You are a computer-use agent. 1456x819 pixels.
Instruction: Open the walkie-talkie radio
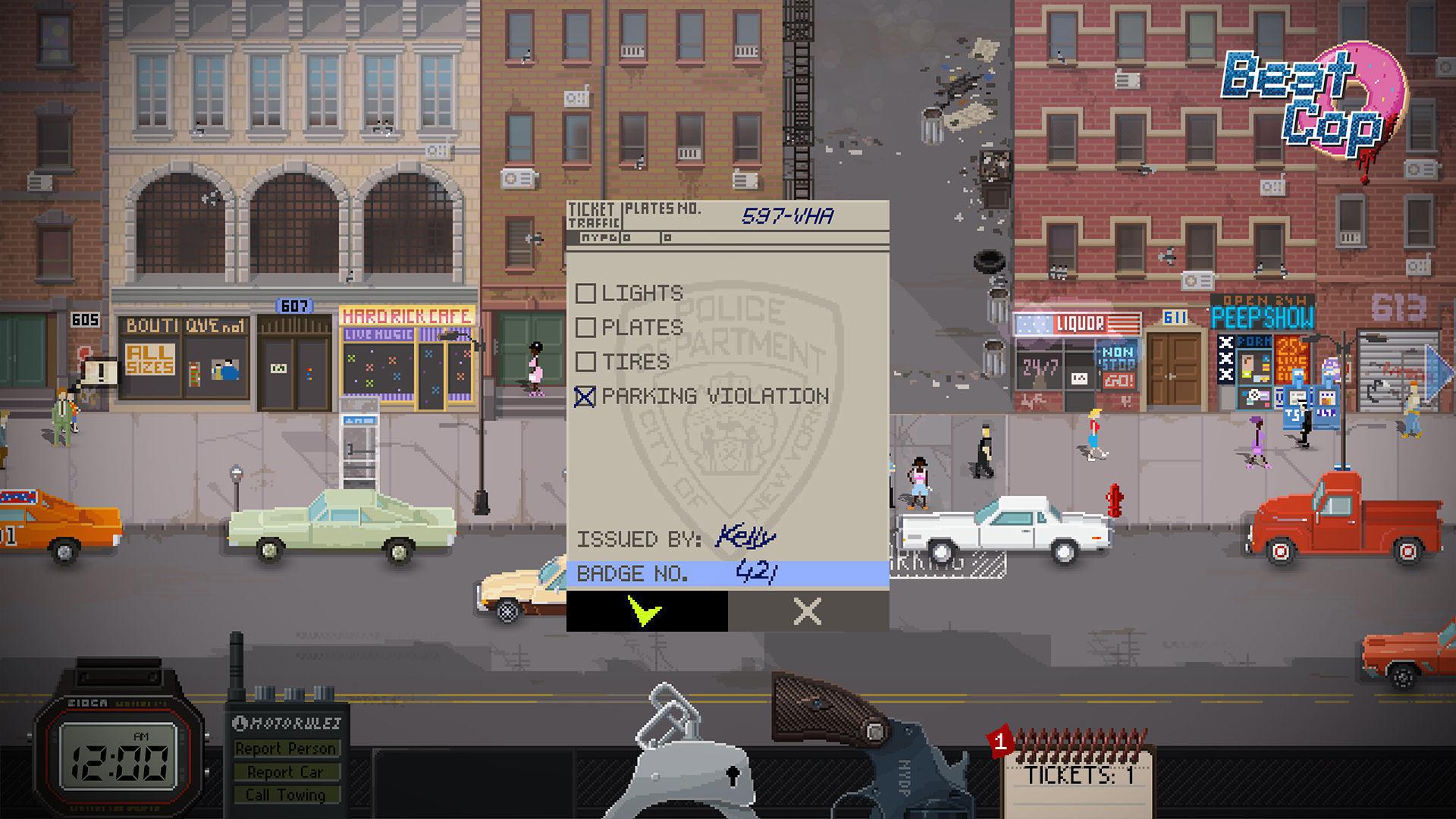coord(288,720)
